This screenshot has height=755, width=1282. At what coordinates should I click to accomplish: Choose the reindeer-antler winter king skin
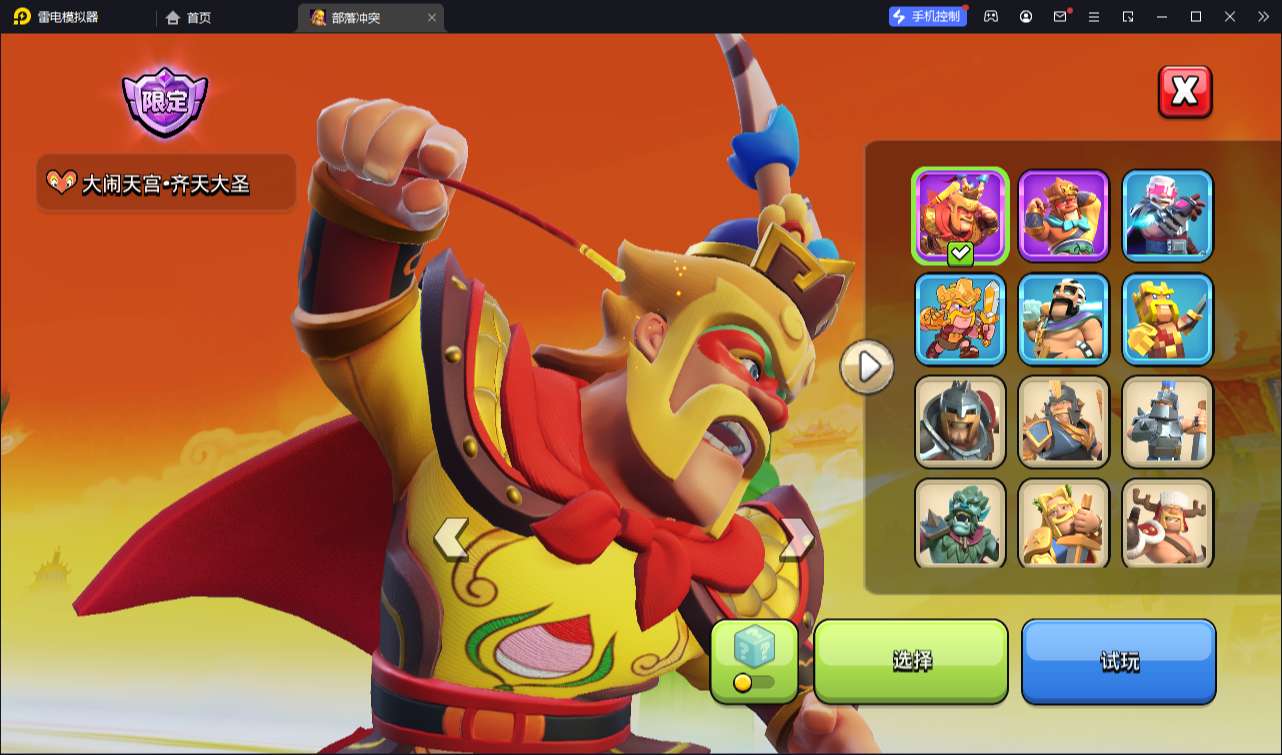(1167, 523)
